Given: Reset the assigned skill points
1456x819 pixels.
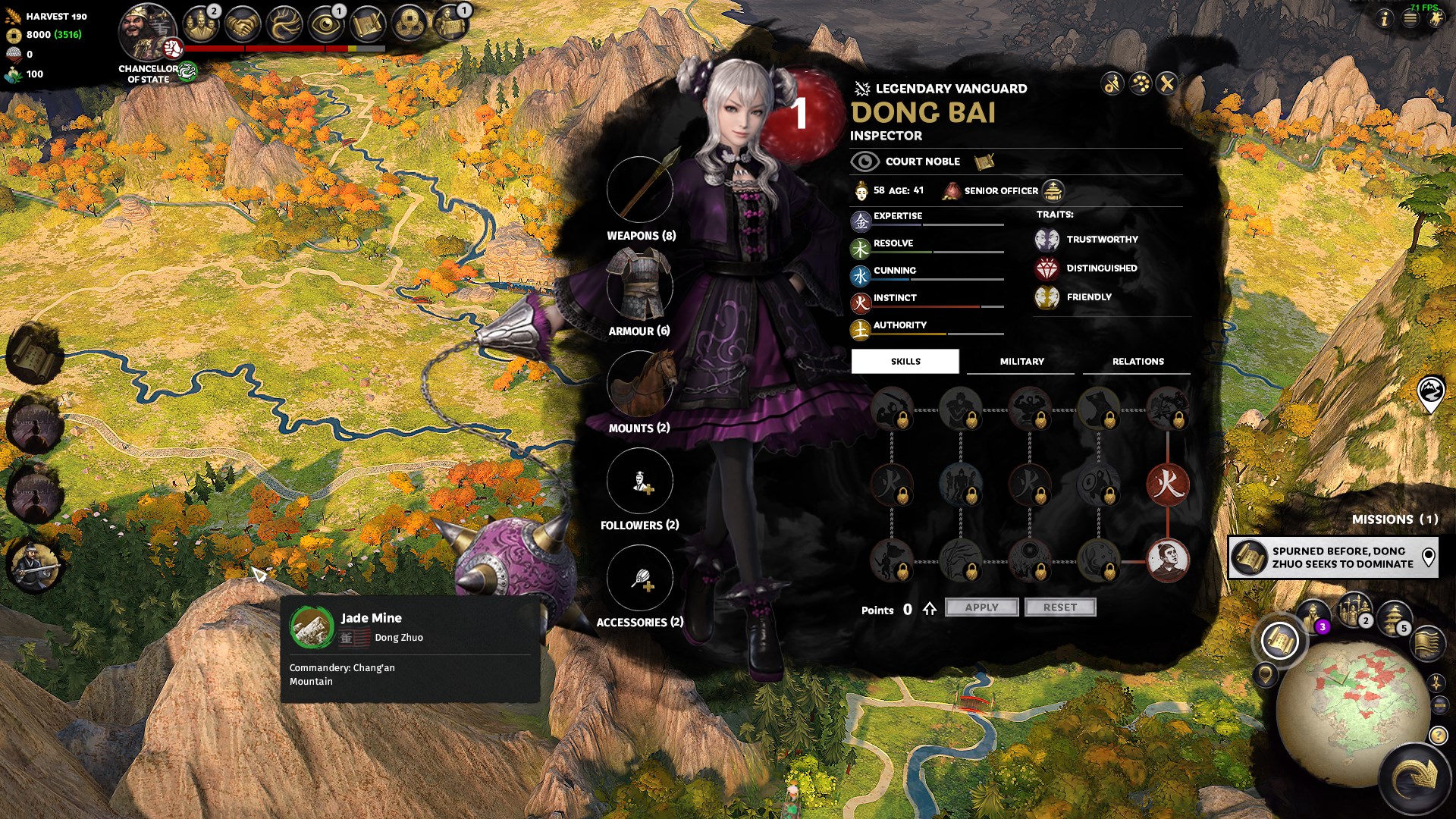Looking at the screenshot, I should (x=1059, y=607).
